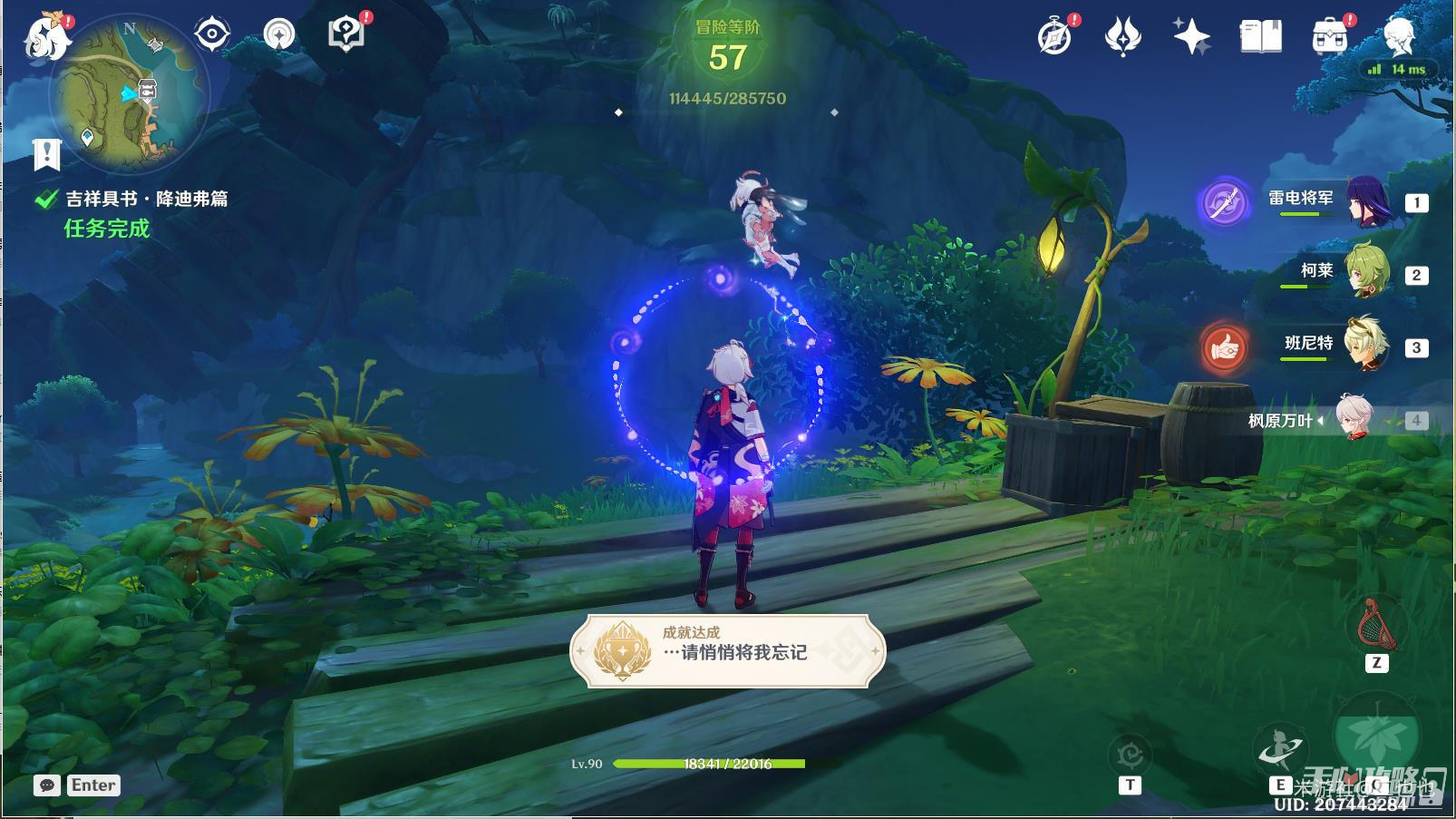Image resolution: width=1456 pixels, height=819 pixels.
Task: Switch to party member 雷电将军
Action: click(x=1366, y=202)
